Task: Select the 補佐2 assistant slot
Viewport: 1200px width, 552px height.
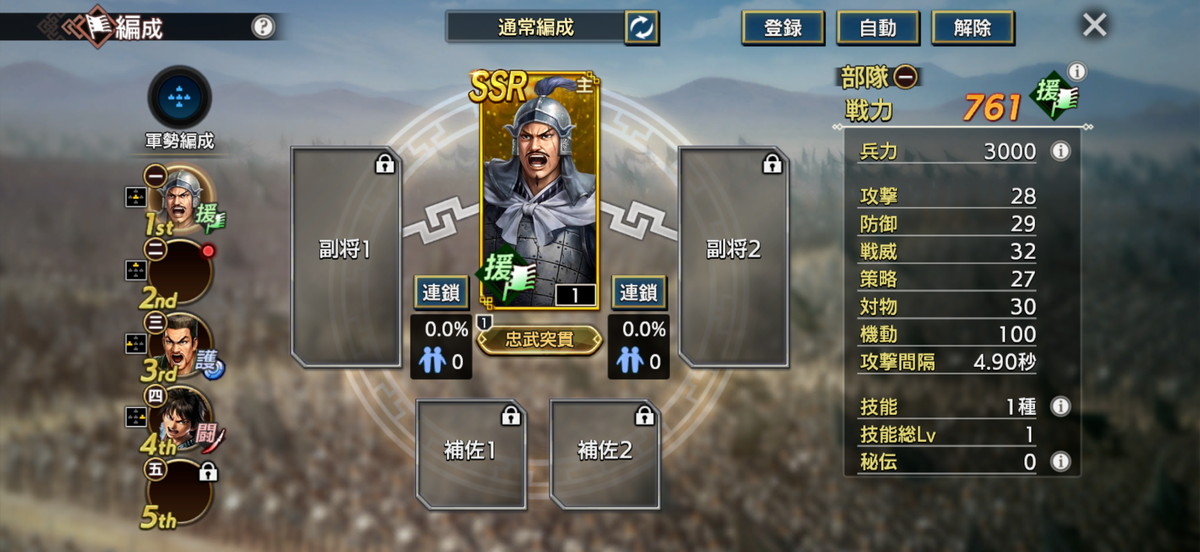Action: [605, 453]
